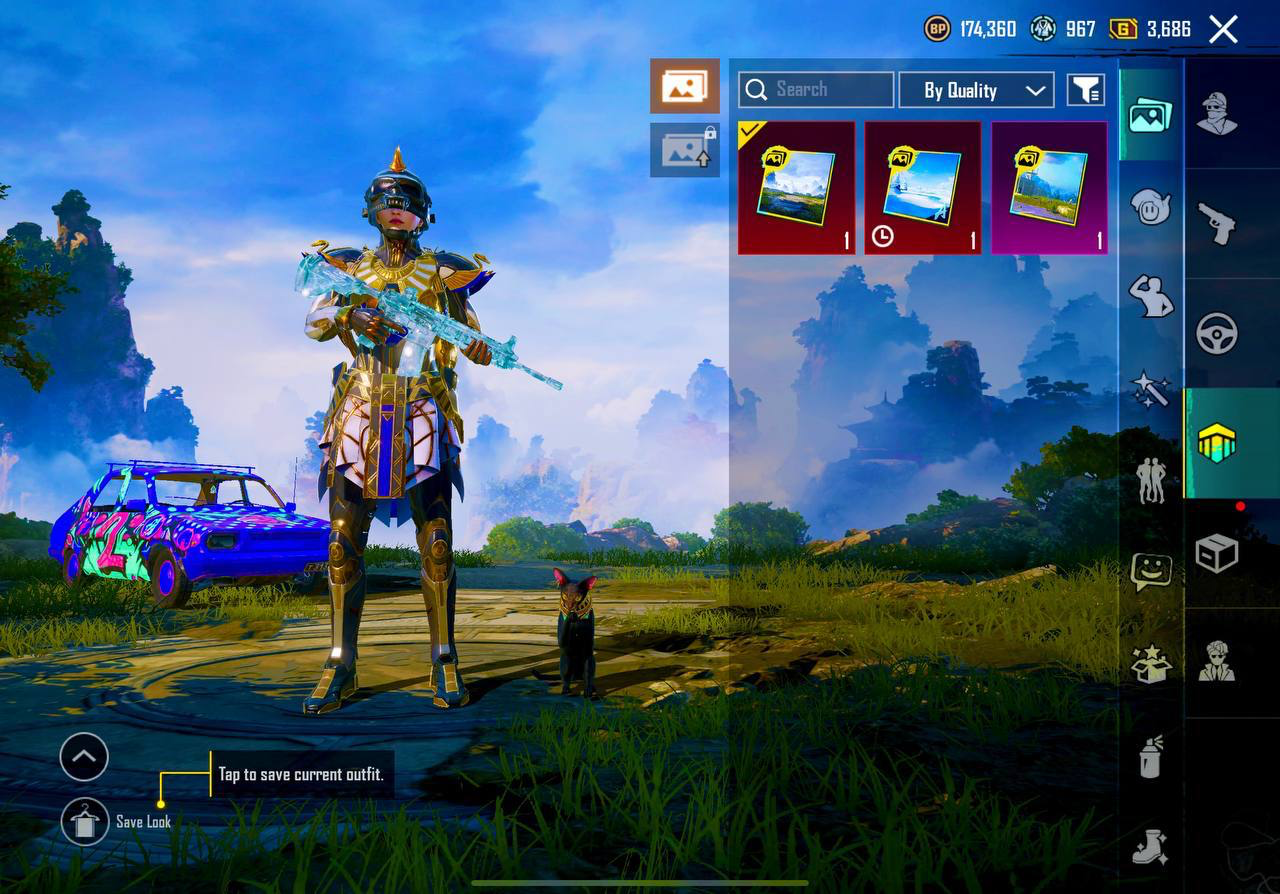
Task: Choose the time-limited snowy background with clock
Action: [922, 188]
